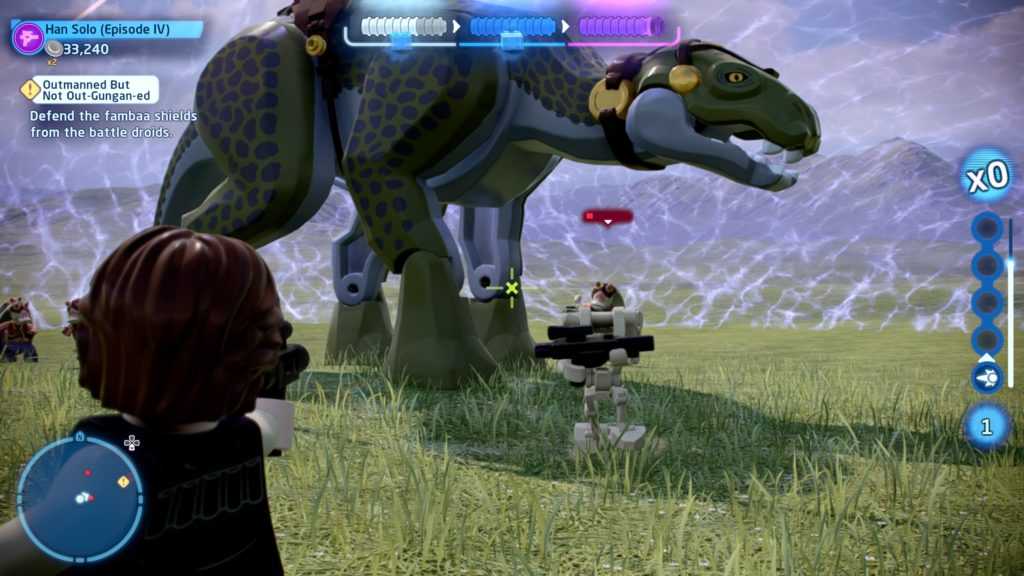Click the red enemy target marker
1024x576 pixels.
pos(607,216)
